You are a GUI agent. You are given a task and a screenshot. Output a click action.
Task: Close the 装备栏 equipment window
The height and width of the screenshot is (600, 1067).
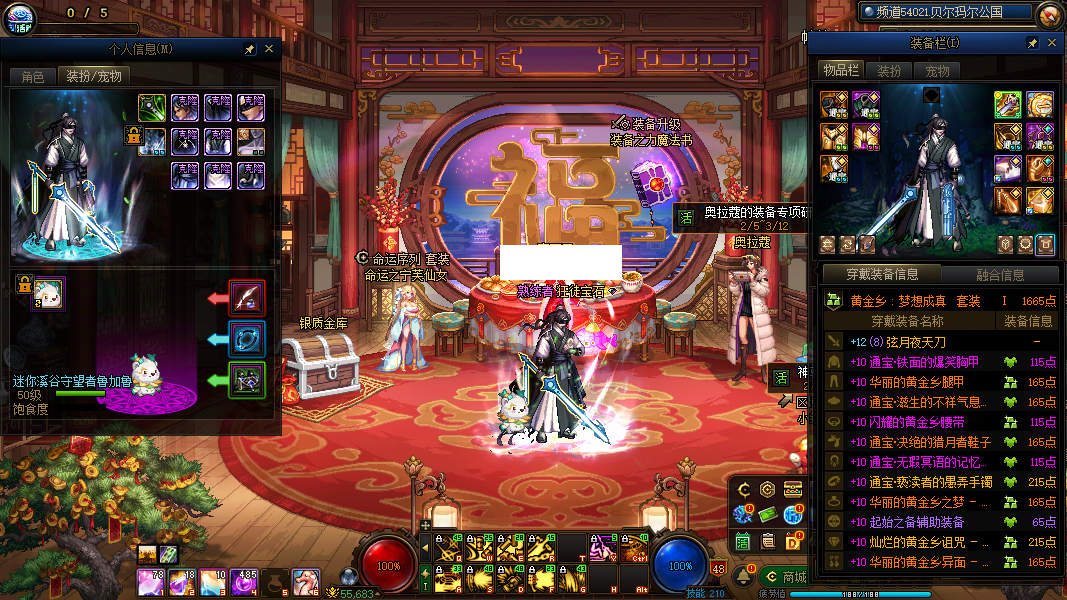[1051, 43]
